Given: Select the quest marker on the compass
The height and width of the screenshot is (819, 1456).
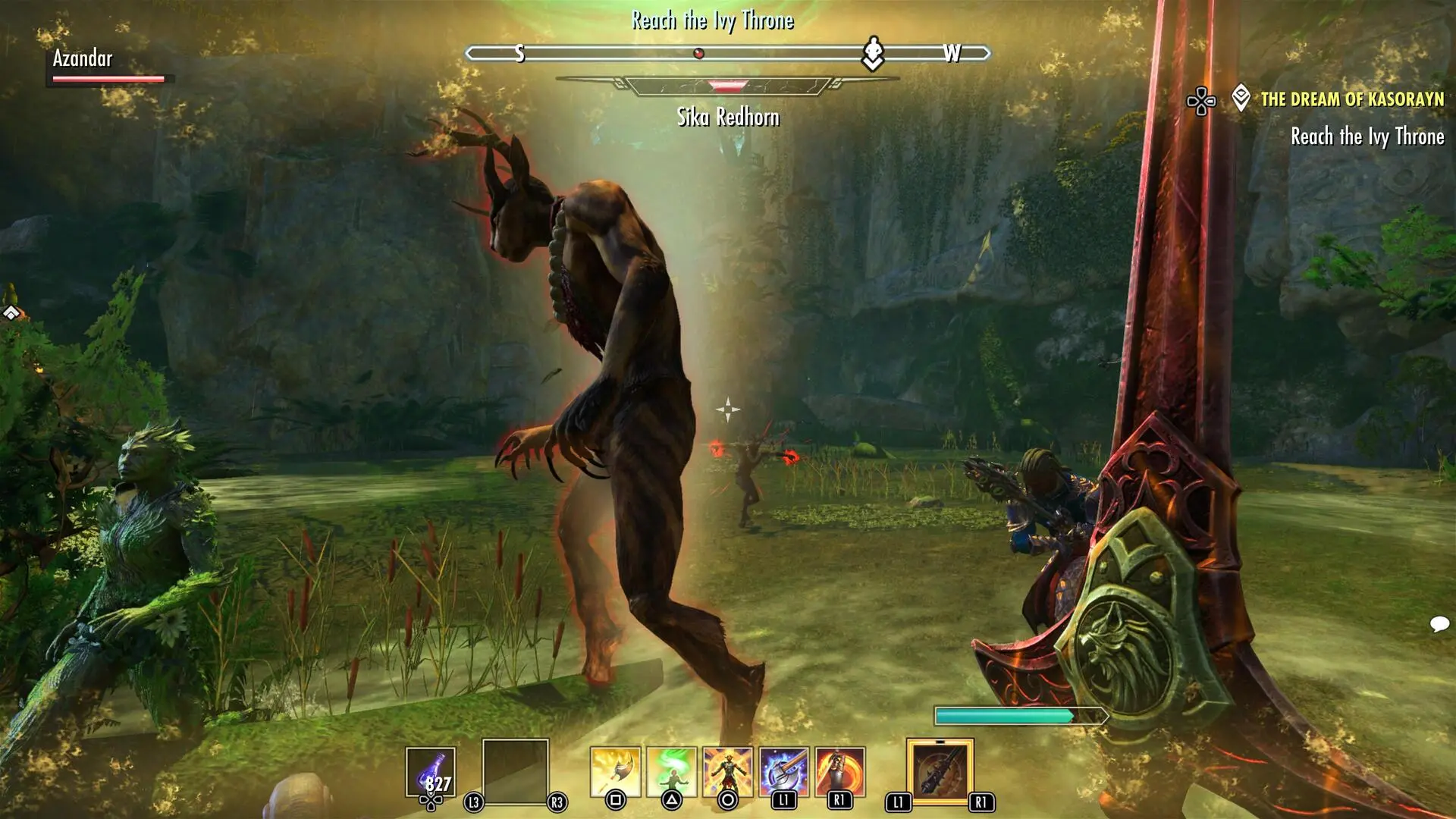Looking at the screenshot, I should [873, 53].
